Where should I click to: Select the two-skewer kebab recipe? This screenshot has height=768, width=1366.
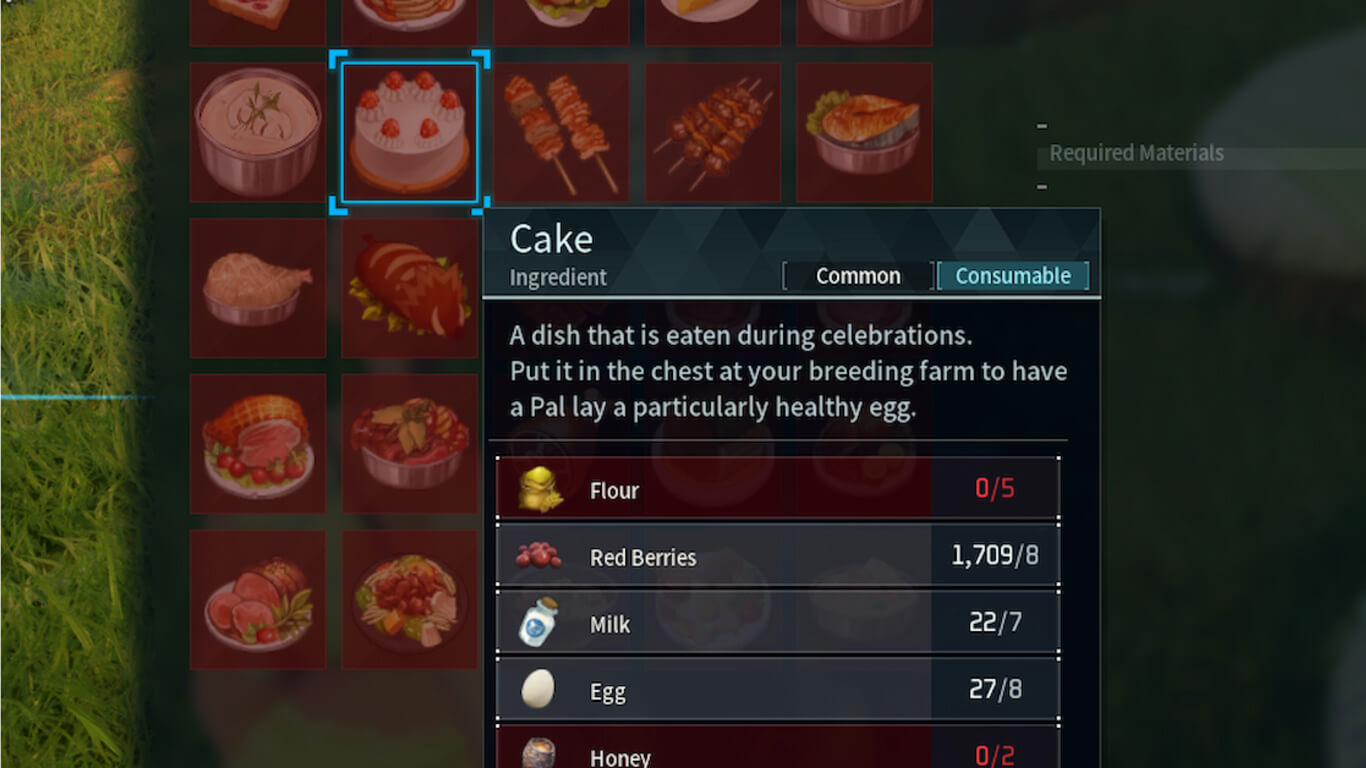coord(561,132)
